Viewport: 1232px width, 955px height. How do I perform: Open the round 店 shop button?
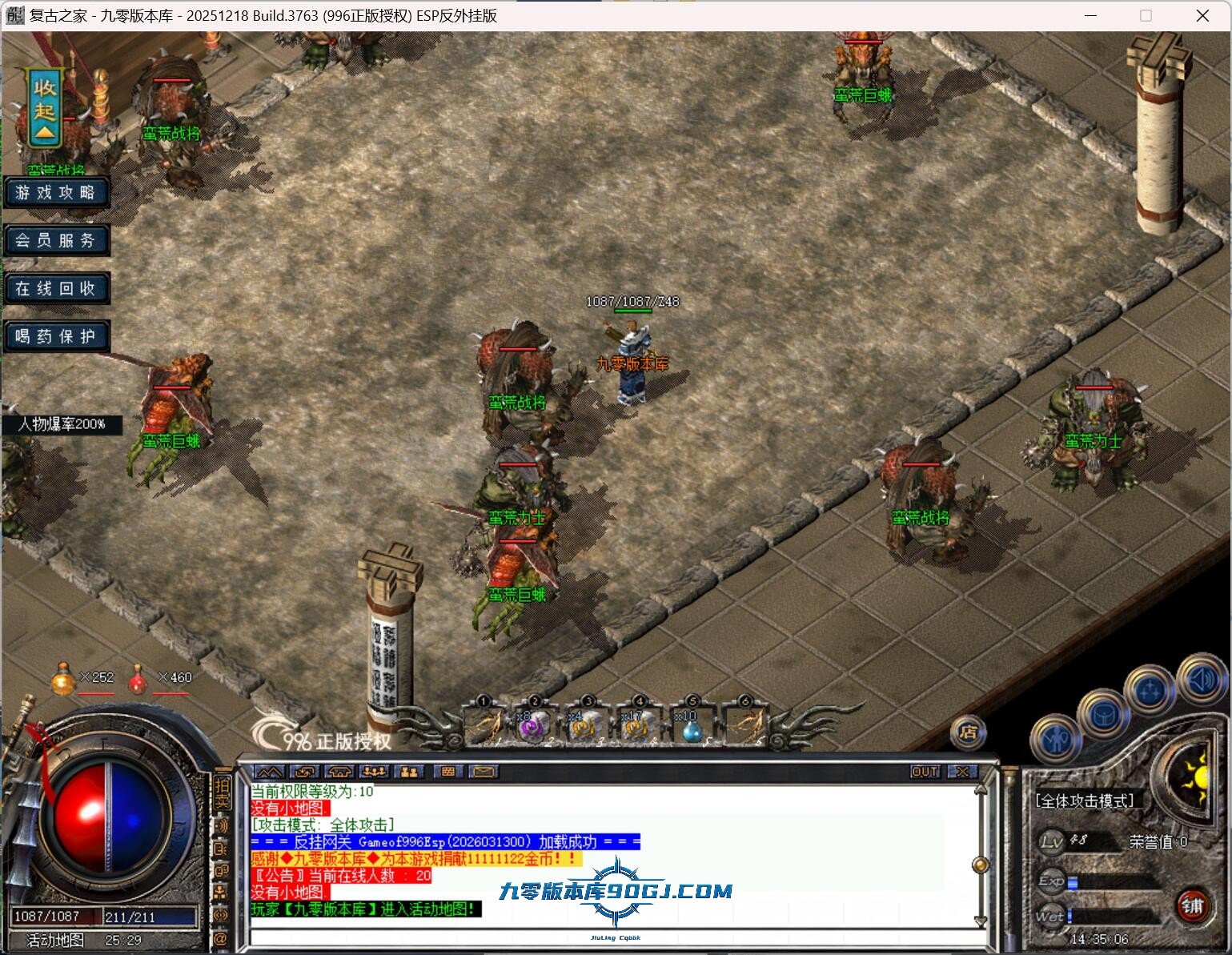pos(968,732)
